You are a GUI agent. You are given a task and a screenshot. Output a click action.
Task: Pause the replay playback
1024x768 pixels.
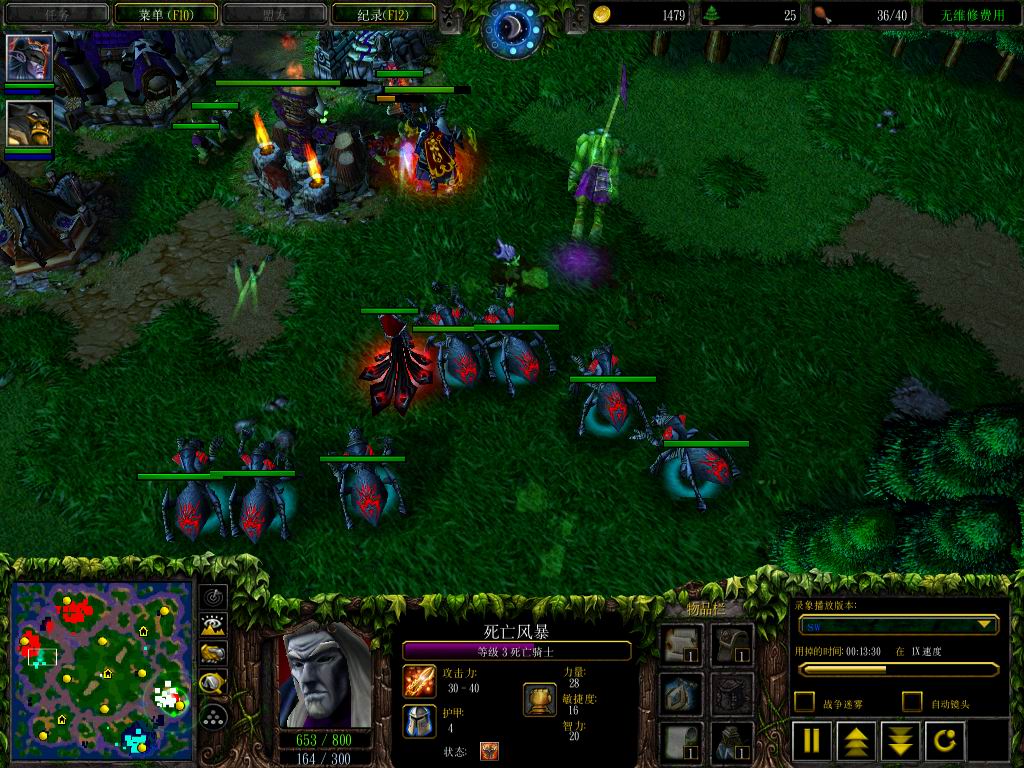[x=812, y=741]
